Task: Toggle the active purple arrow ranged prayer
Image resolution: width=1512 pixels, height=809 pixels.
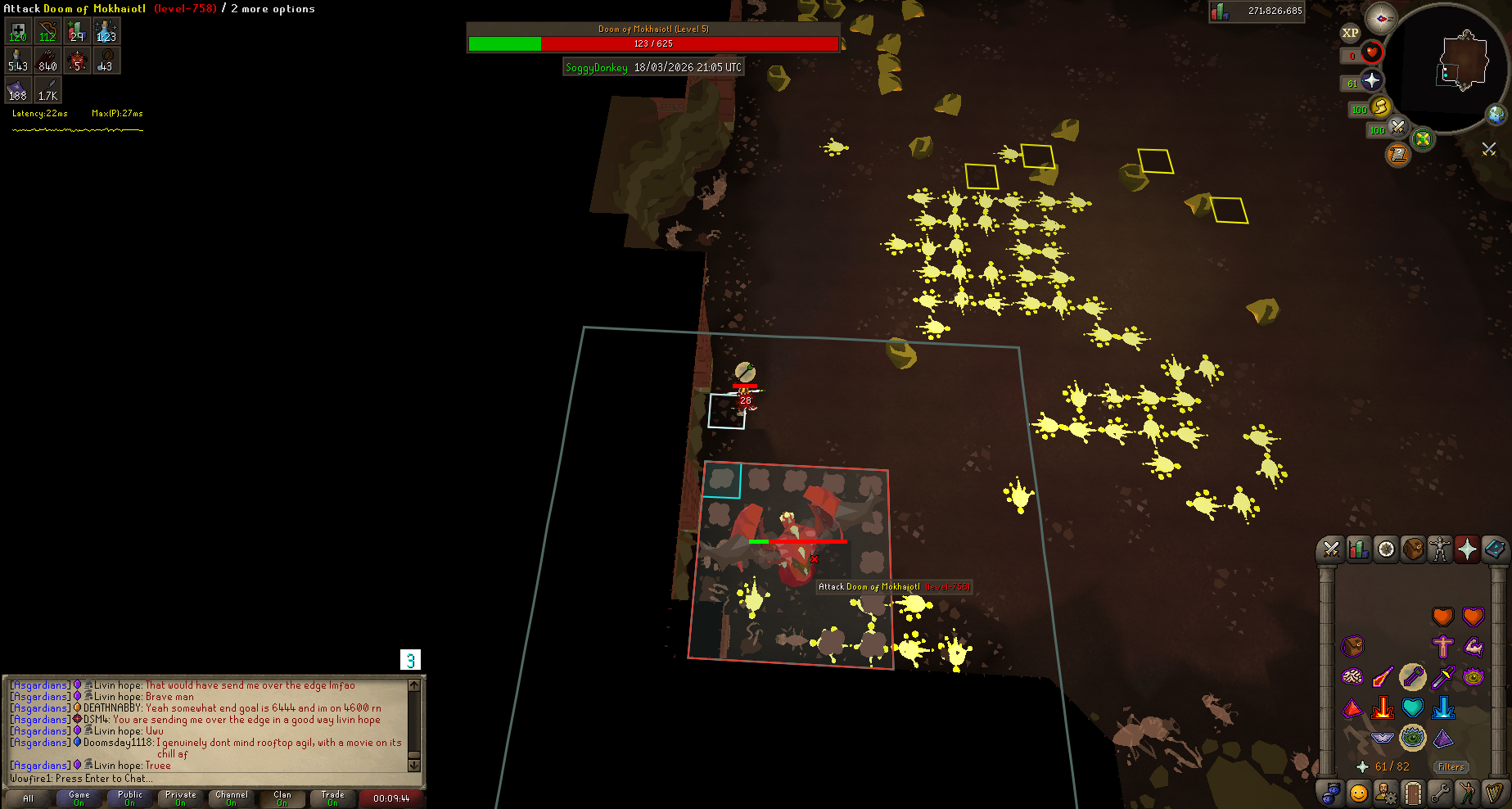Action: point(1413,677)
